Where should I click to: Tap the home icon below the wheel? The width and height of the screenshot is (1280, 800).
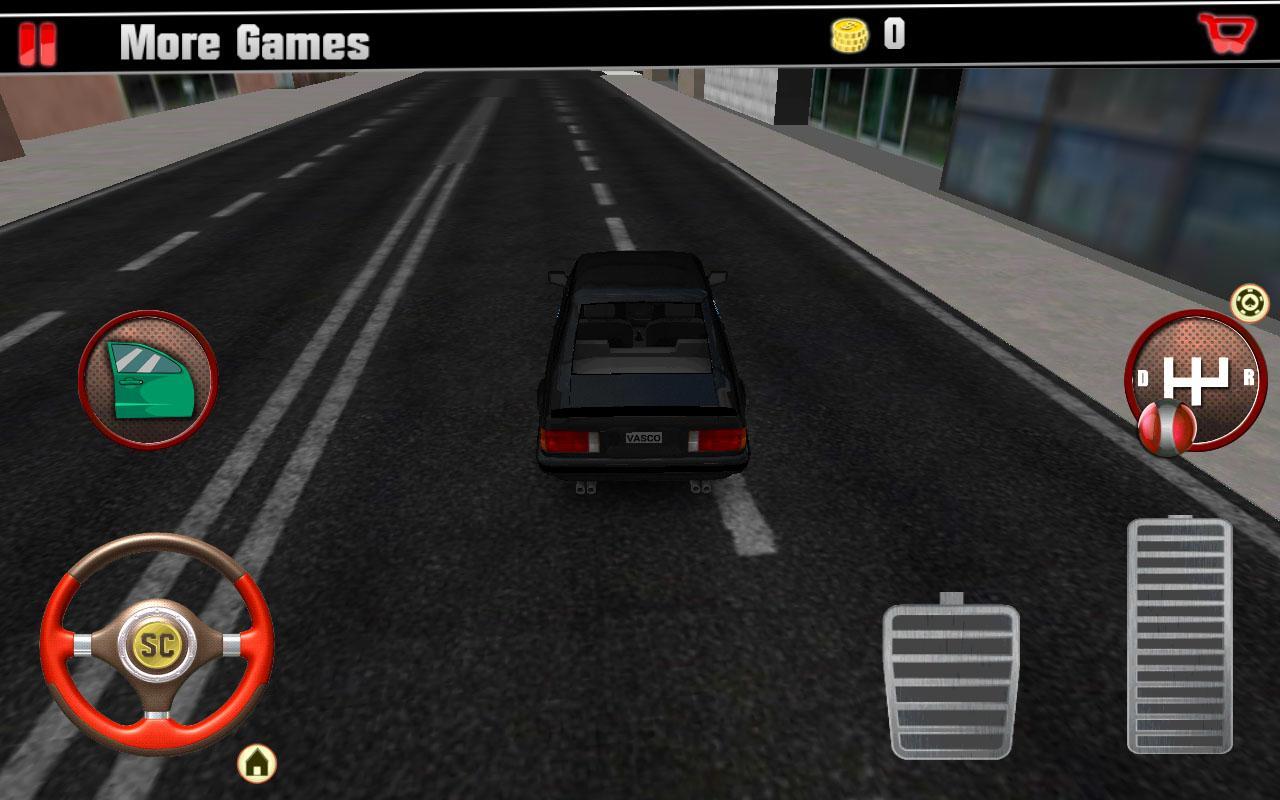(x=255, y=762)
